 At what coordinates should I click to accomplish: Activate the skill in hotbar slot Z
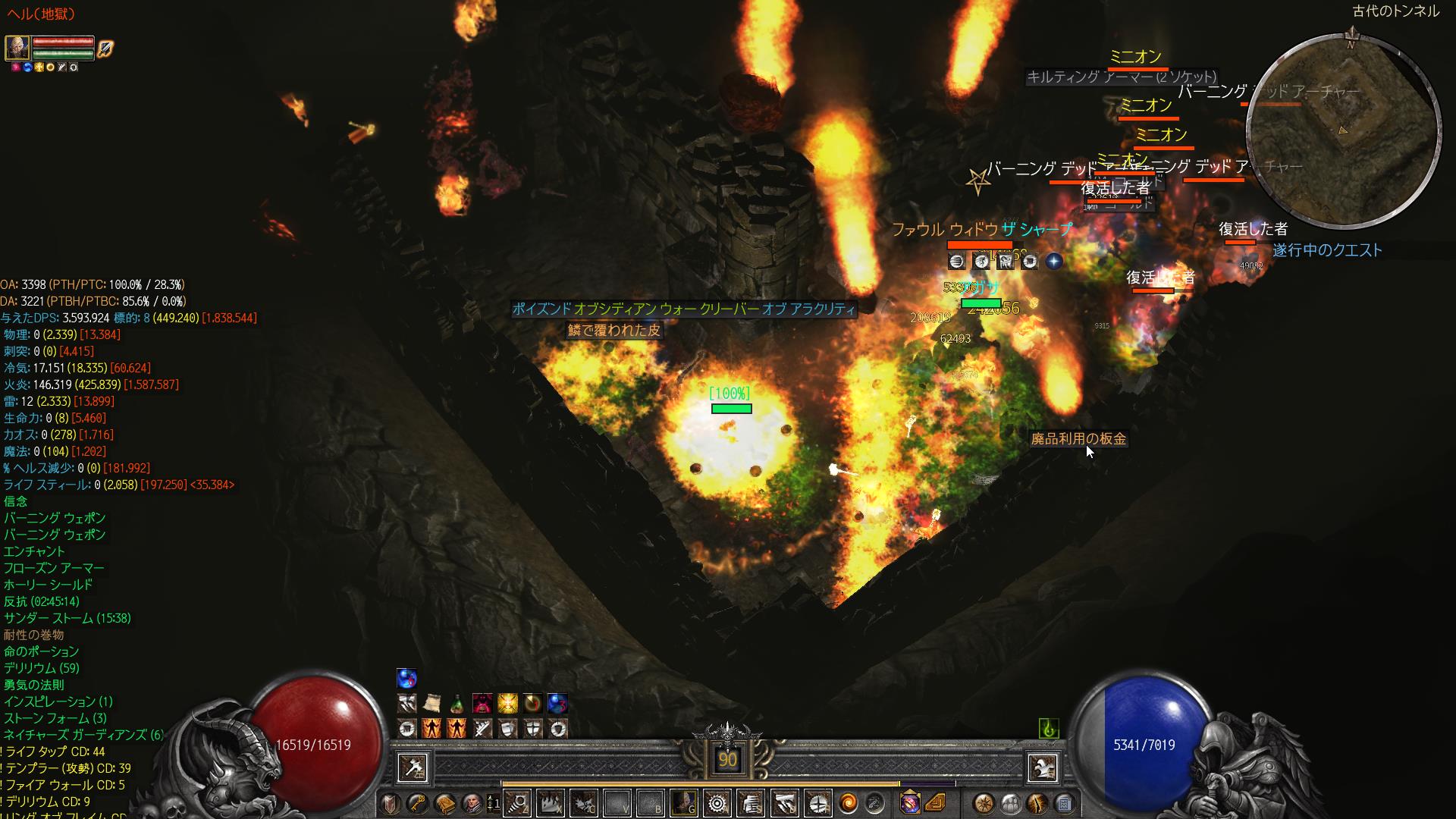(519, 802)
